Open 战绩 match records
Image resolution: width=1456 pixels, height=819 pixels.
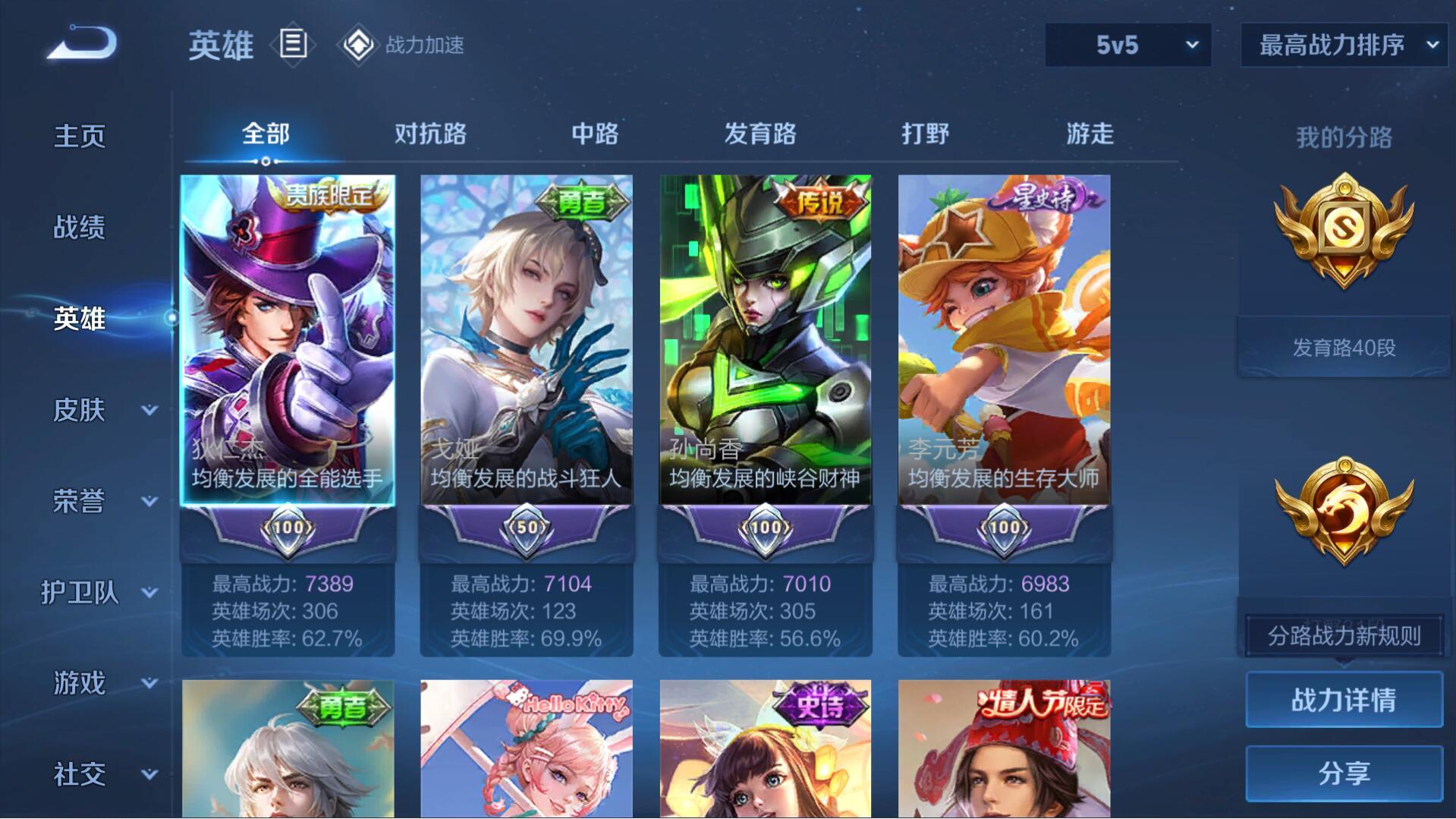click(80, 227)
